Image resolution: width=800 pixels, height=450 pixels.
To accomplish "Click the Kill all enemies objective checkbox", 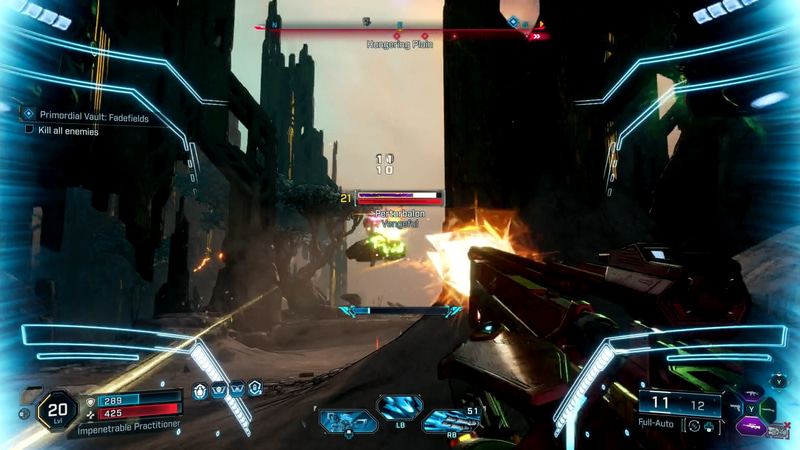I will pyautogui.click(x=29, y=130).
